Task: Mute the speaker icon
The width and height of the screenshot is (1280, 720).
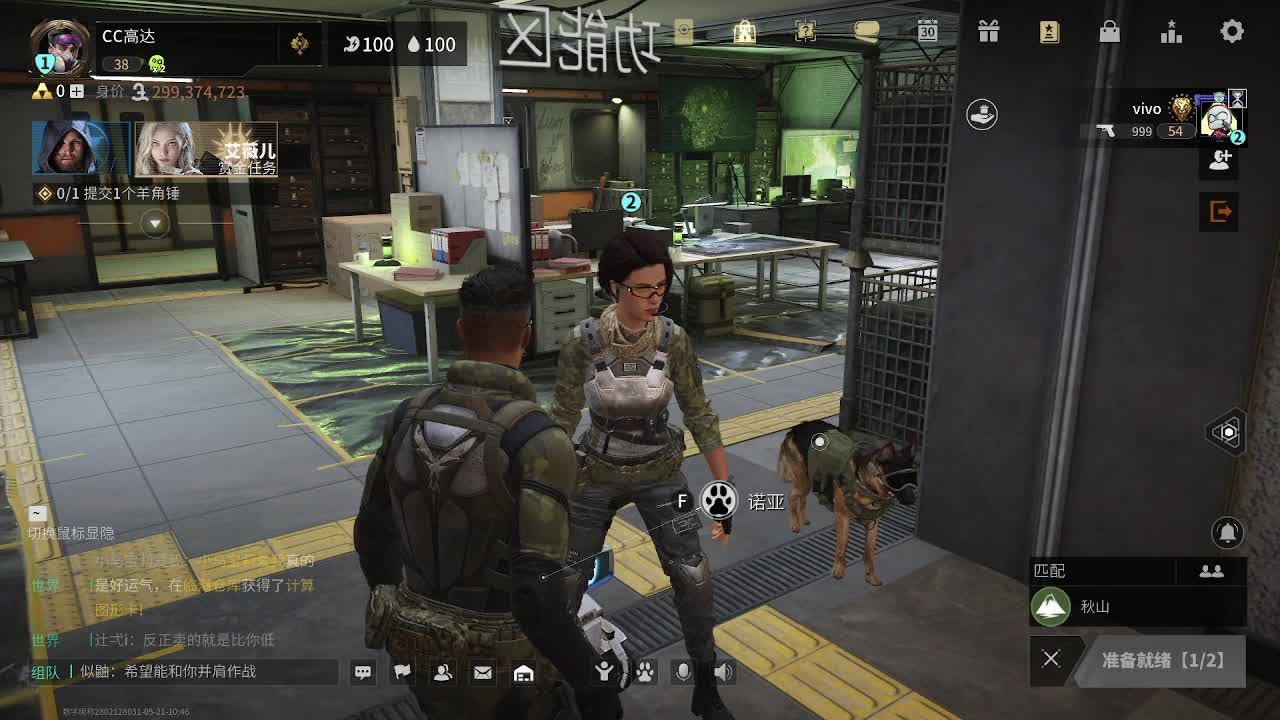Action: (x=722, y=672)
